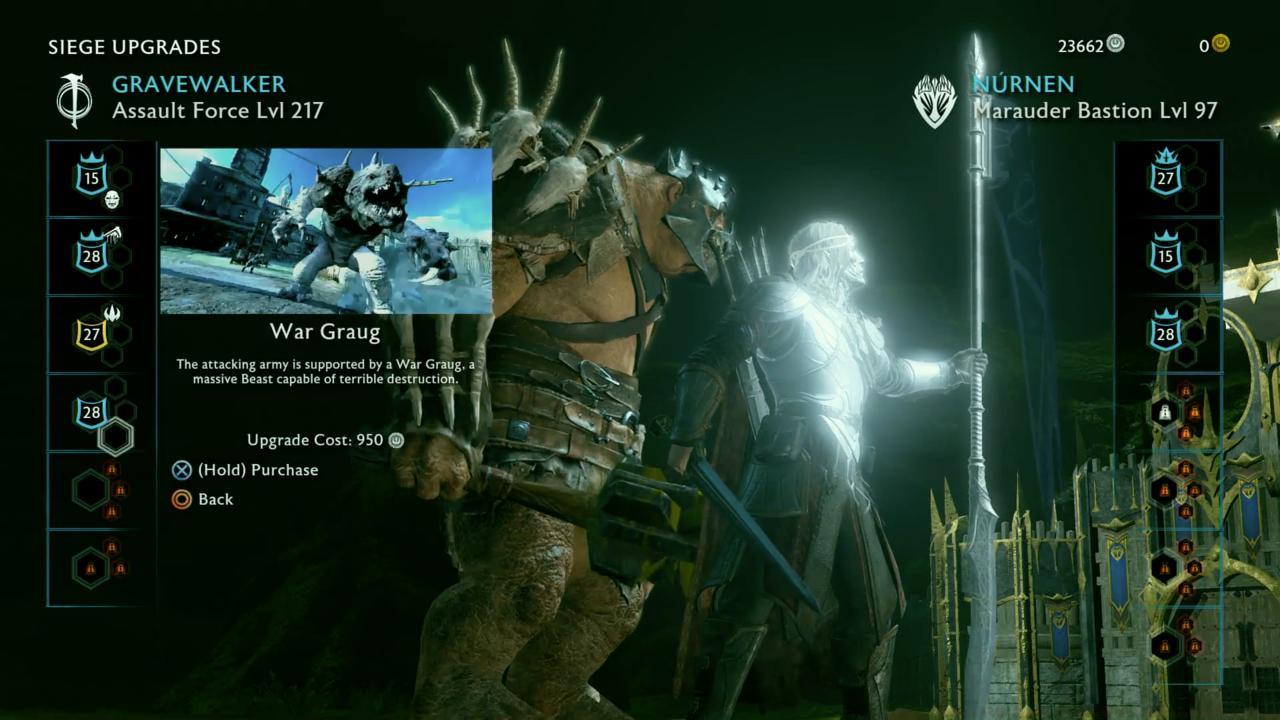Select the gold level 27 attacking captain shield
Viewport: 1280px width, 720px height.
pos(90,334)
